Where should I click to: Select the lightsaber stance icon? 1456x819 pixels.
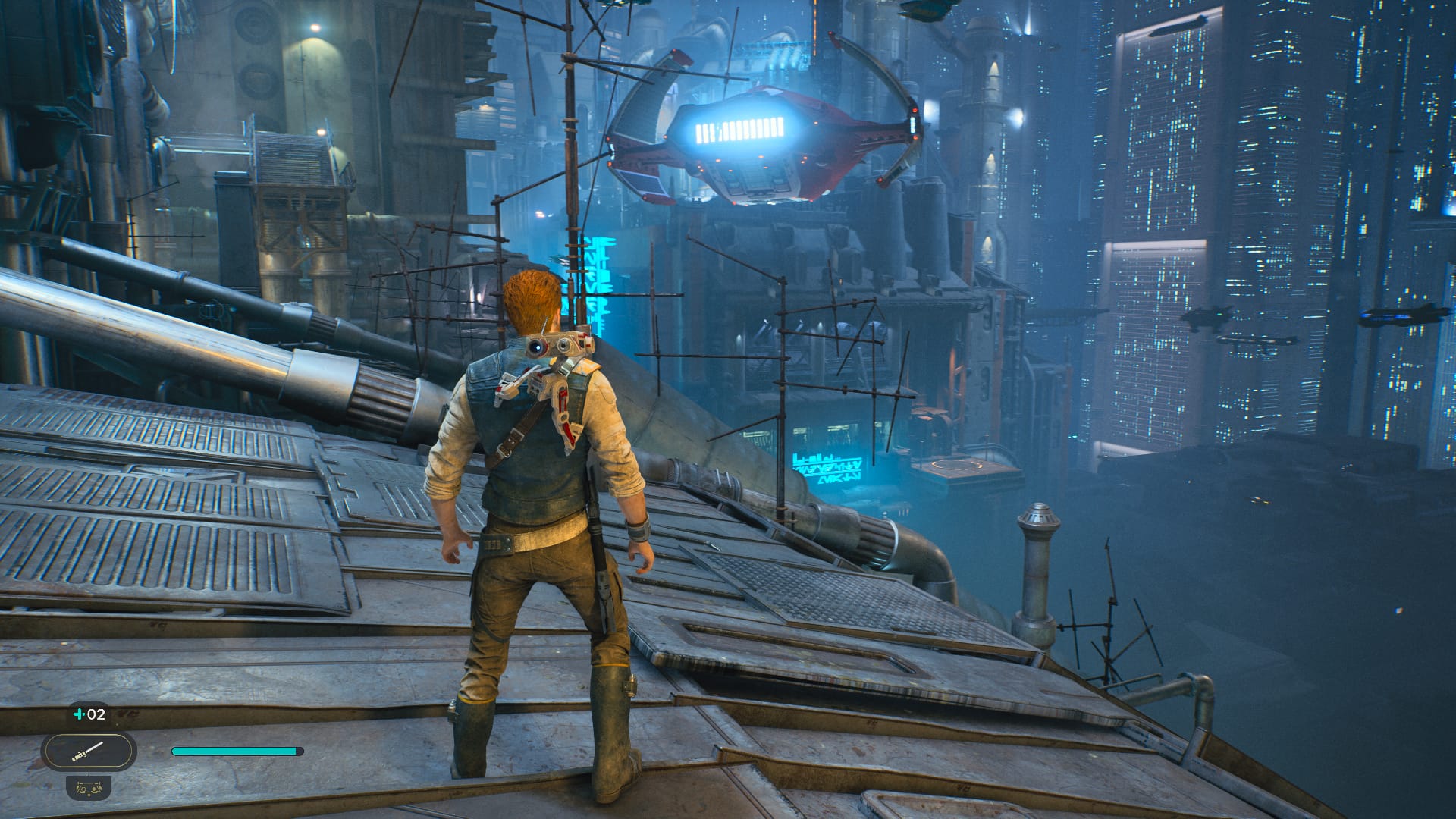click(x=89, y=752)
